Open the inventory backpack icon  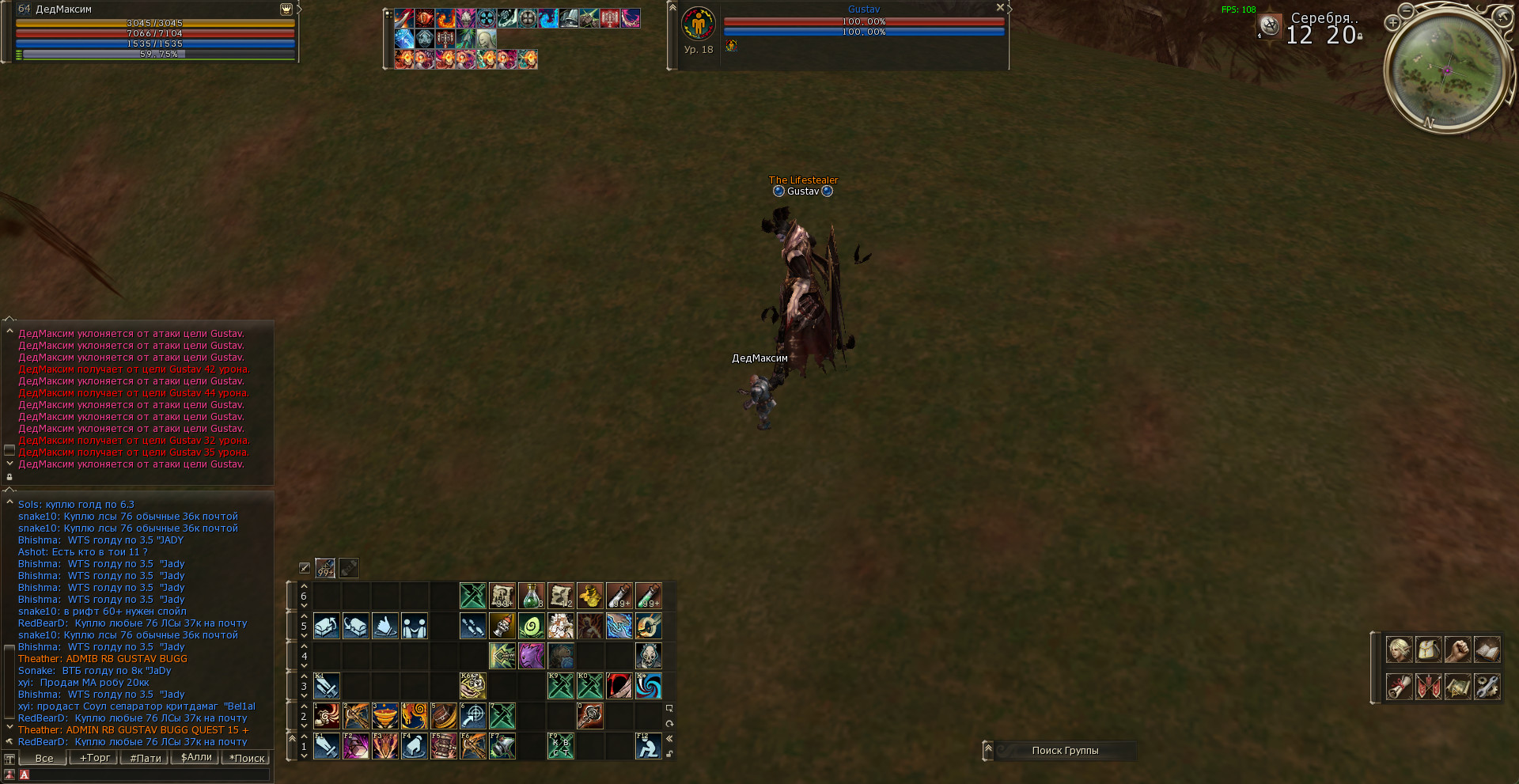pos(1428,650)
